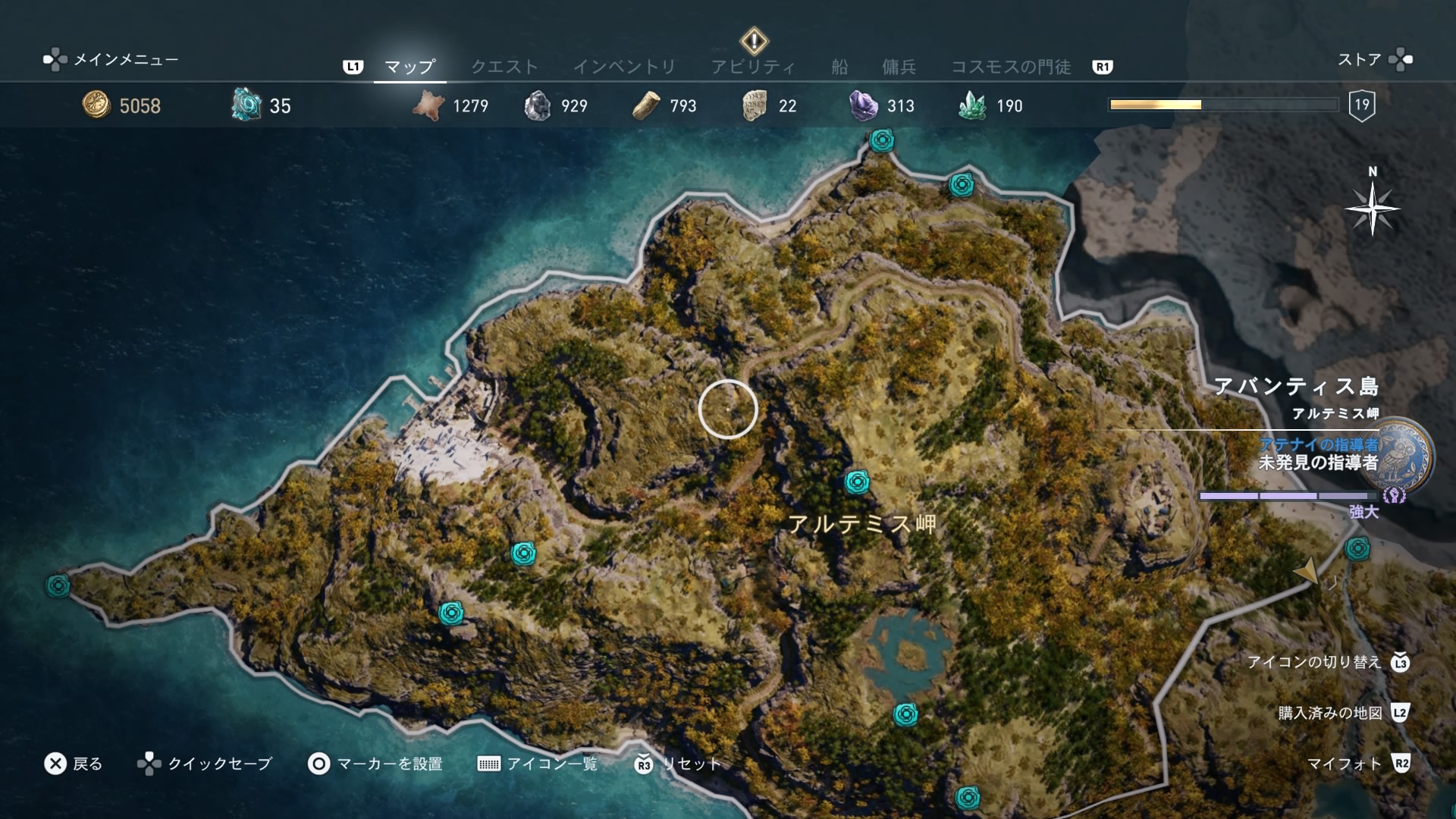Screen dimensions: 1456x819
Task: Select the map marker above アルテミス岬 label
Action: pos(857,482)
